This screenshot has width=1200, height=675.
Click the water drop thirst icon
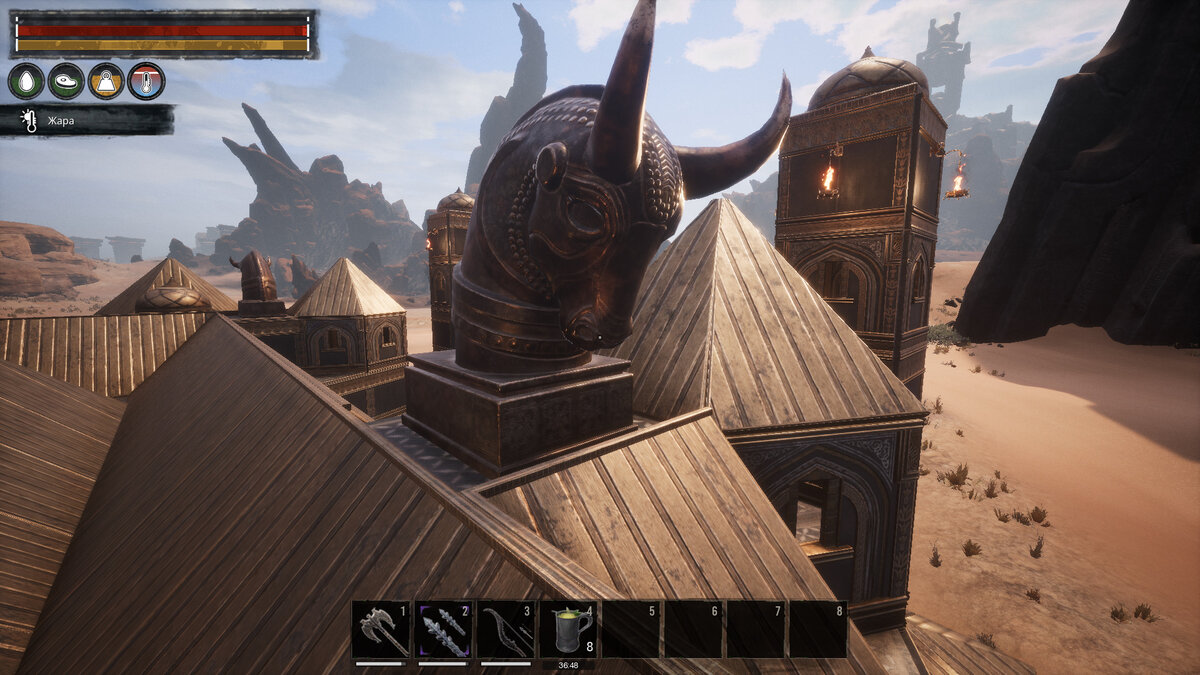[x=26, y=81]
